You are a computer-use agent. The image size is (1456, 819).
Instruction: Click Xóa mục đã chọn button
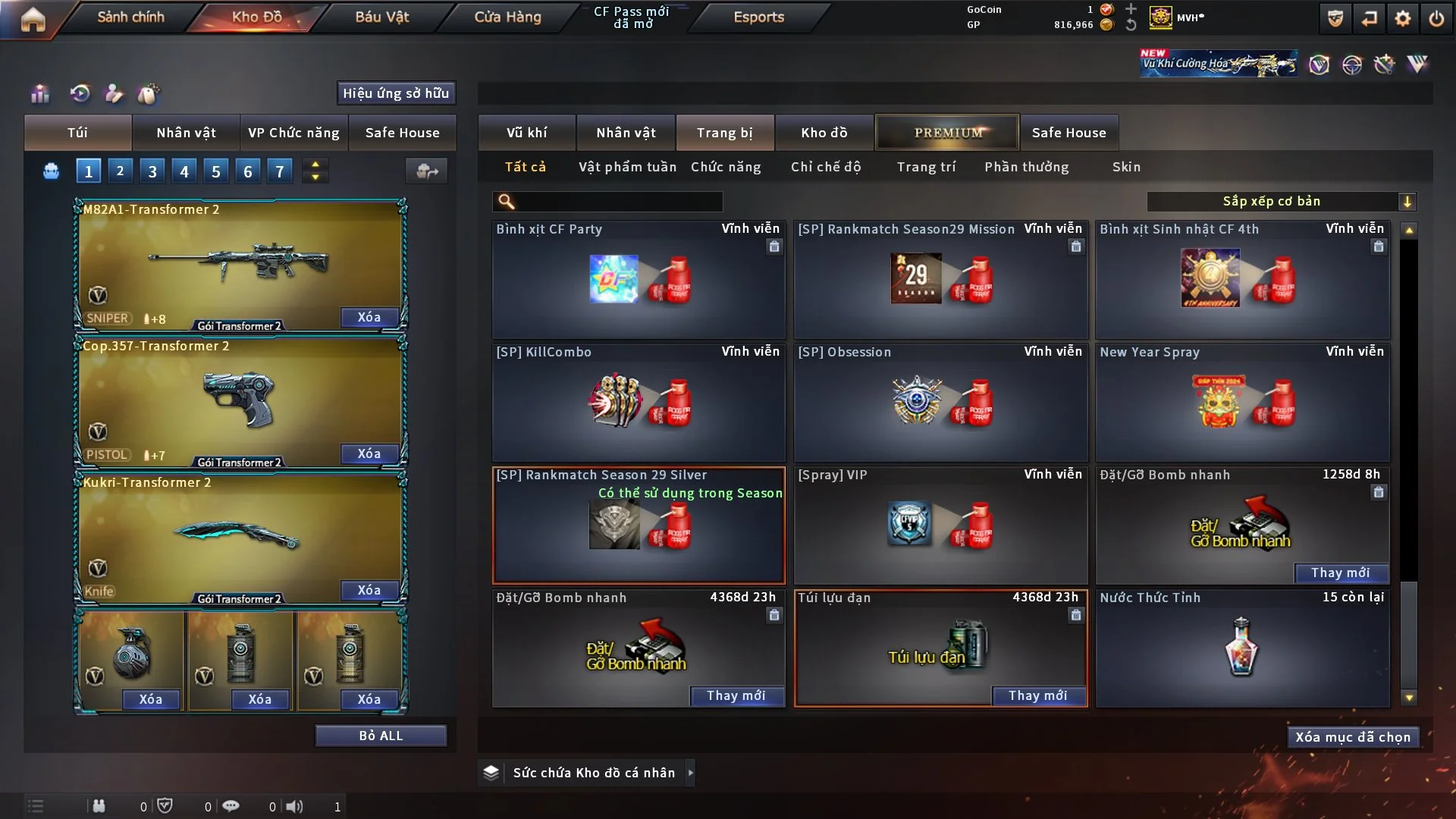1352,737
